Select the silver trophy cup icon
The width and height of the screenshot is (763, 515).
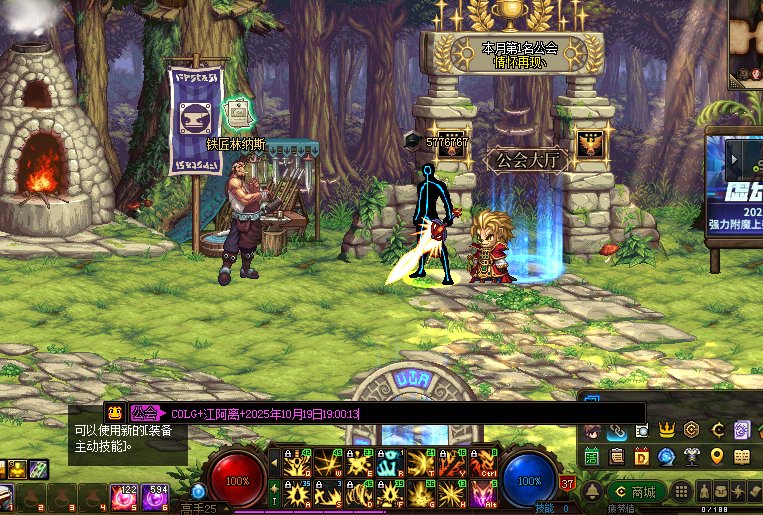(x=691, y=457)
